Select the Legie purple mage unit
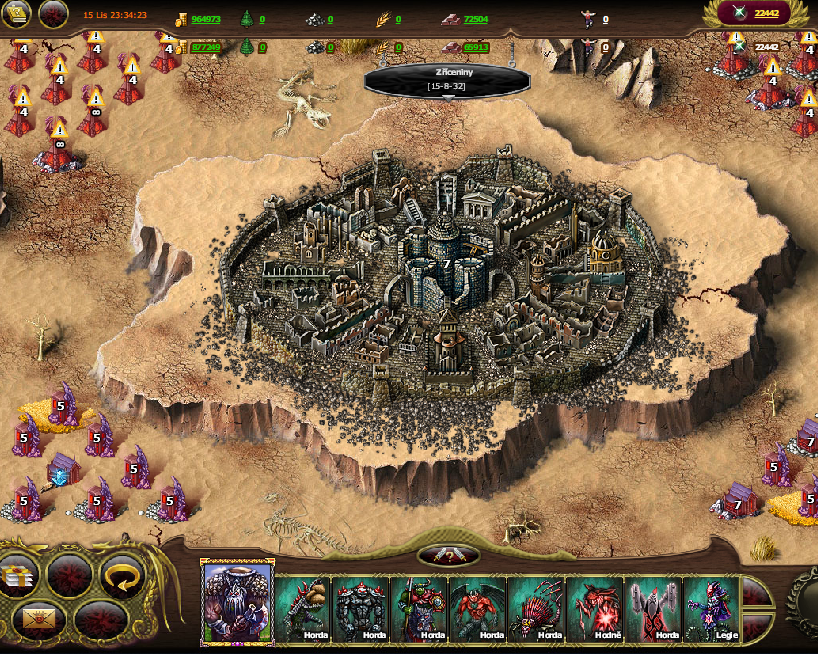Screen dimensions: 818x654 (710, 608)
